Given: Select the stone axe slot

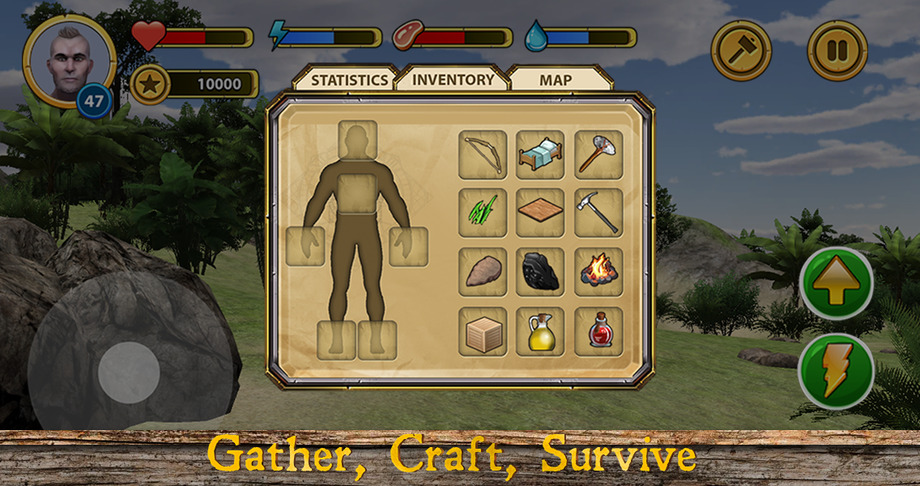Looking at the screenshot, I should [598, 155].
